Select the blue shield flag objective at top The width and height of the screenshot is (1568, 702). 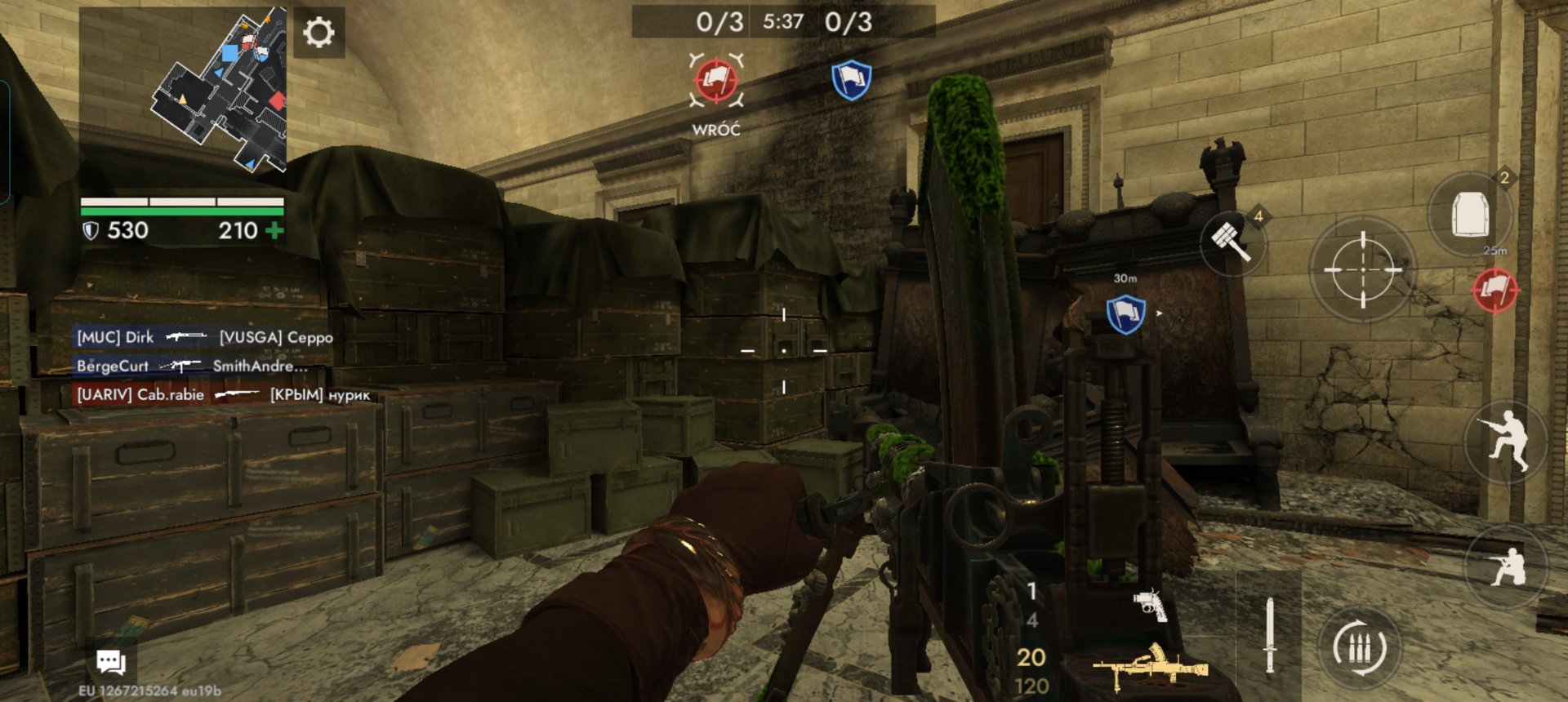point(851,81)
